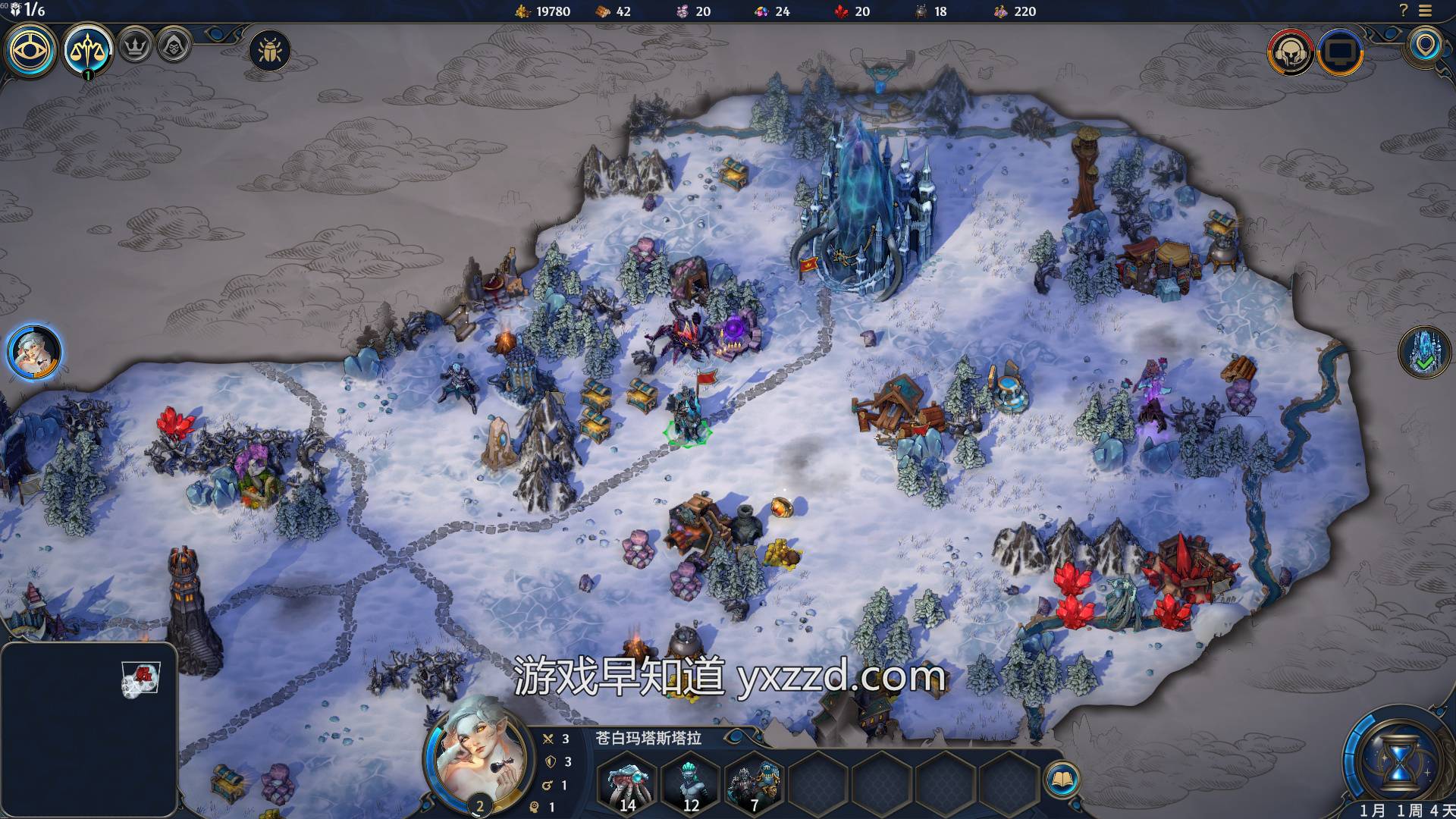
Task: Open the minimap panel
Action: pos(89,728)
